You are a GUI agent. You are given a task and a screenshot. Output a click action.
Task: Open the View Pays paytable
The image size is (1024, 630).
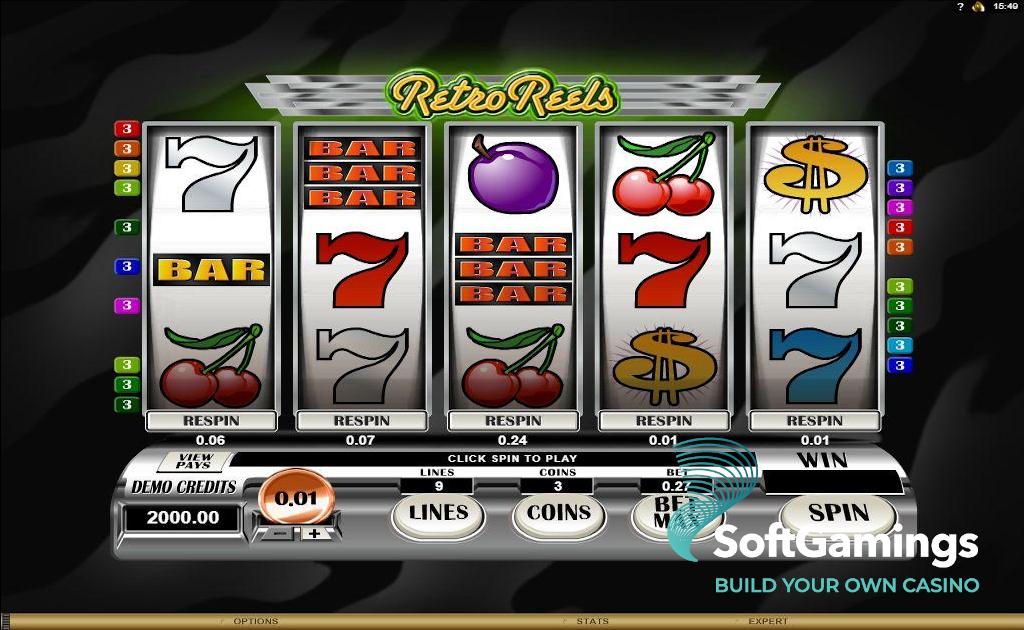[x=194, y=461]
